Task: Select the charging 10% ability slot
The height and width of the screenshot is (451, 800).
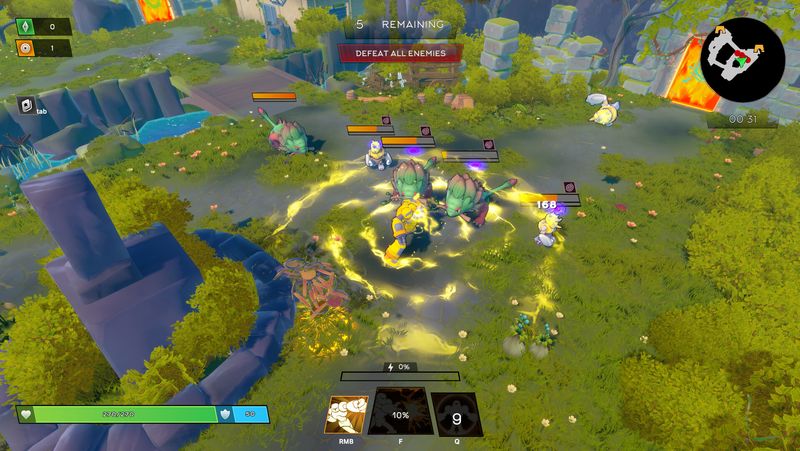Action: [x=400, y=414]
